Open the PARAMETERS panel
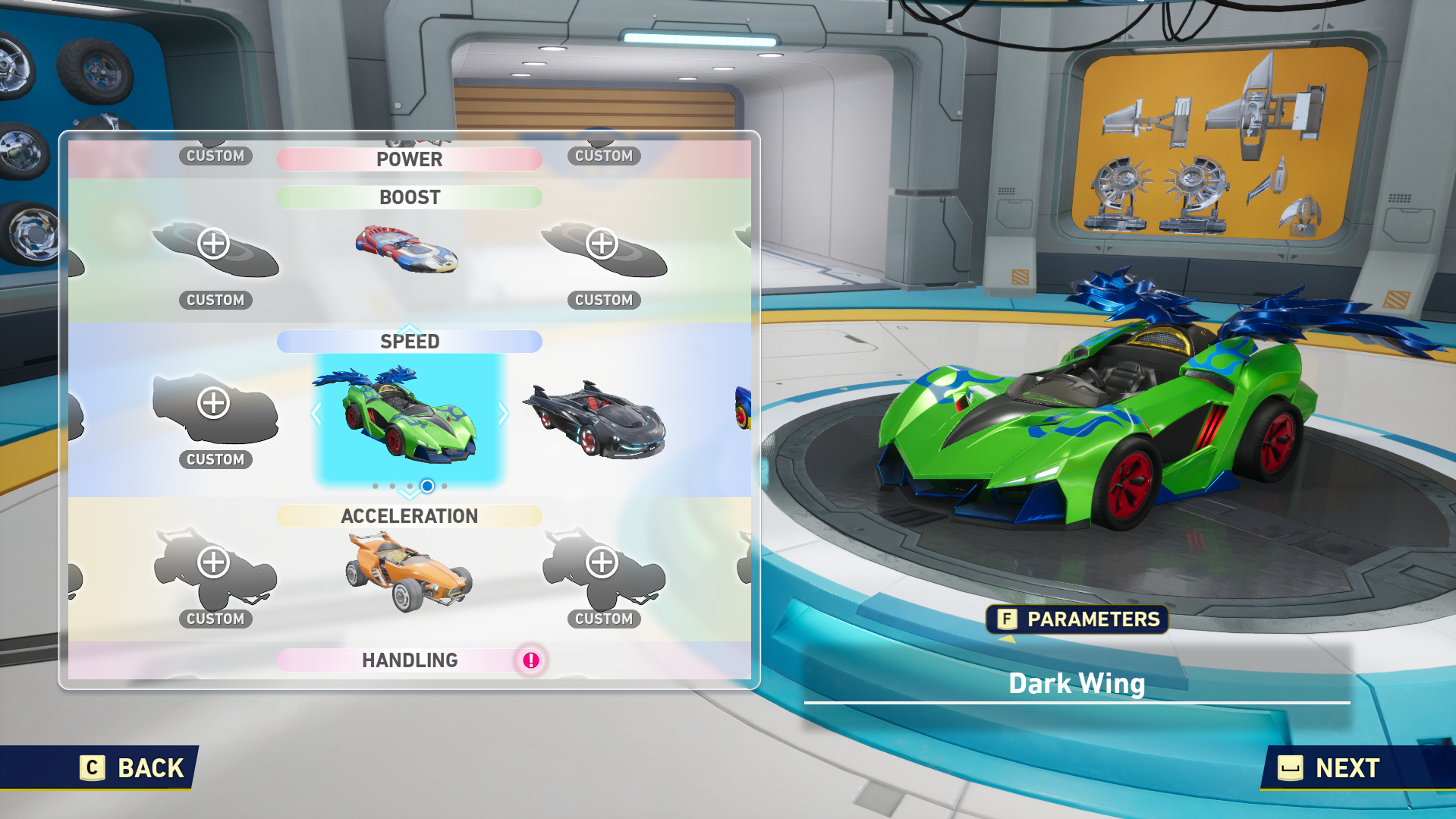The width and height of the screenshot is (1456, 819). (1077, 619)
